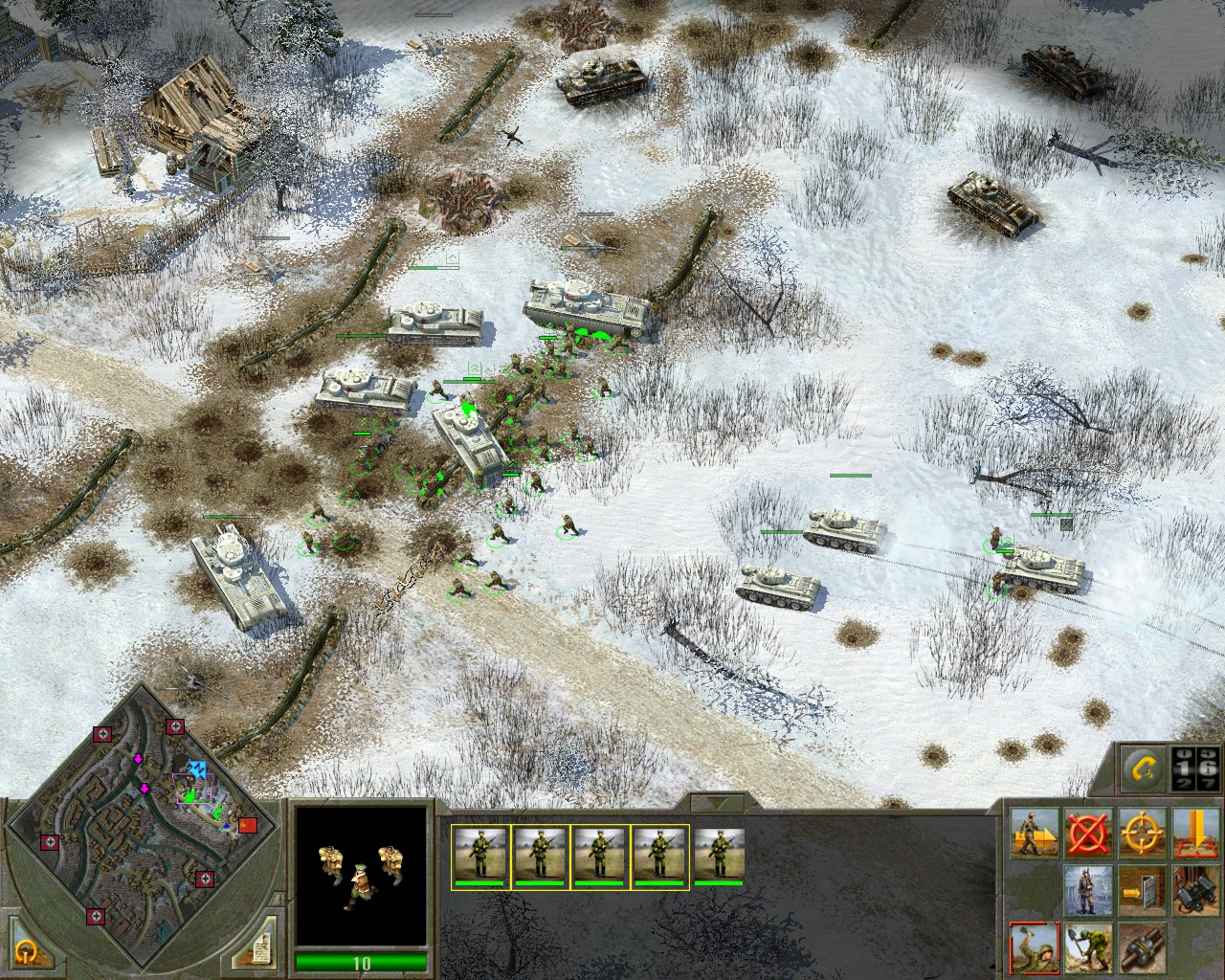Select the move order icon with yellow arrow
1225x980 pixels.
[x=1034, y=833]
